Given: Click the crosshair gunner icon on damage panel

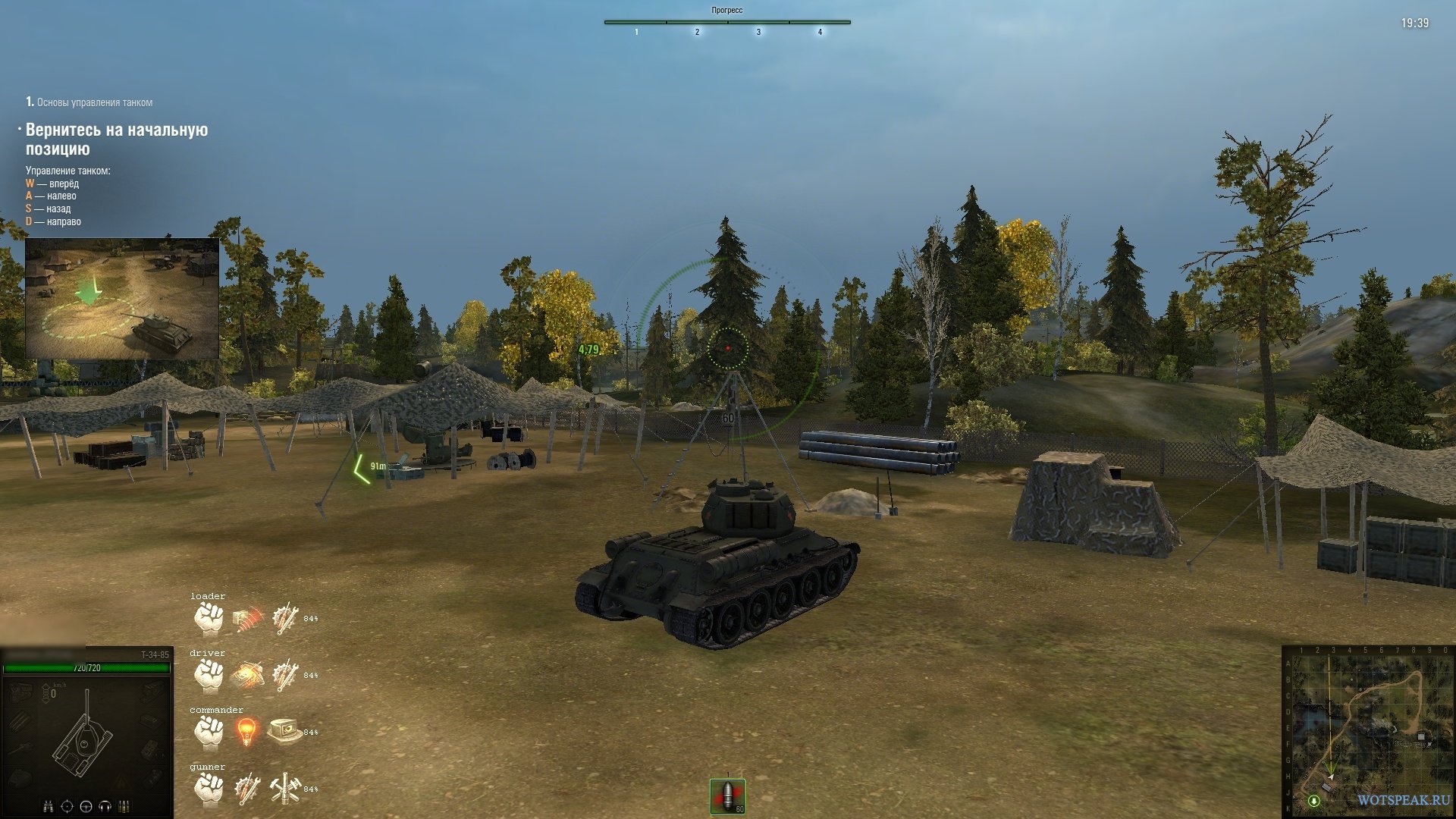Looking at the screenshot, I should point(67,806).
